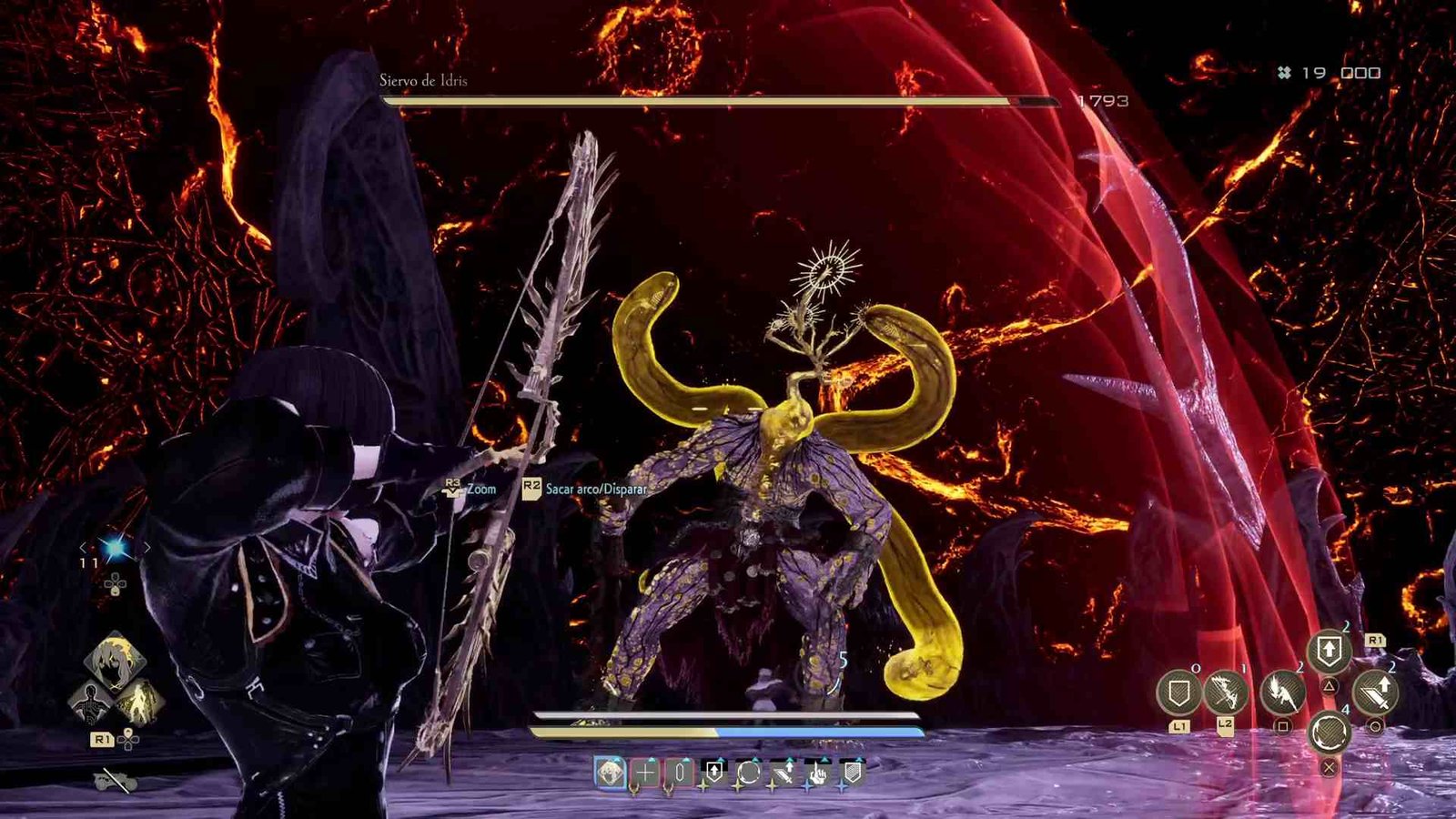Viewport: 1456px width, 819px height.
Task: Select the healing cross item in the hotbar
Action: coord(646,773)
